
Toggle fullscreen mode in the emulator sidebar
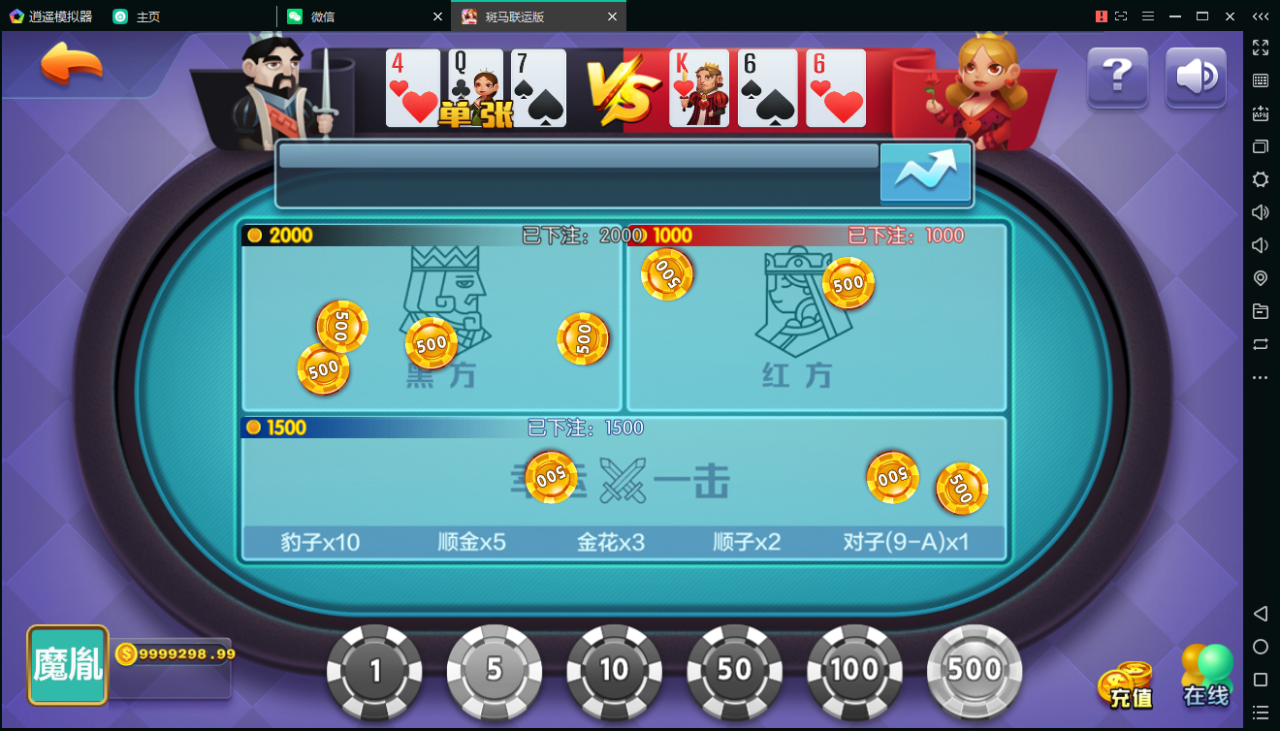coord(1260,46)
